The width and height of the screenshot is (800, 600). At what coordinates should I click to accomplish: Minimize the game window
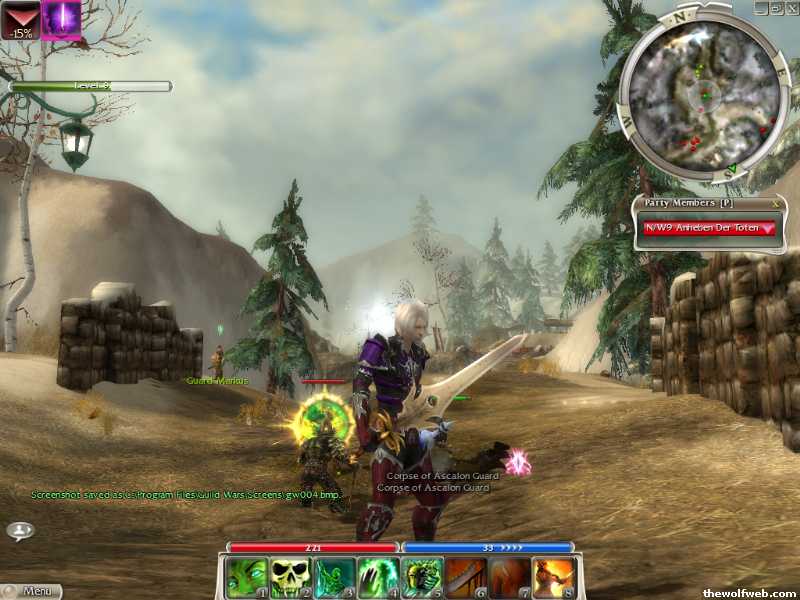click(x=762, y=7)
